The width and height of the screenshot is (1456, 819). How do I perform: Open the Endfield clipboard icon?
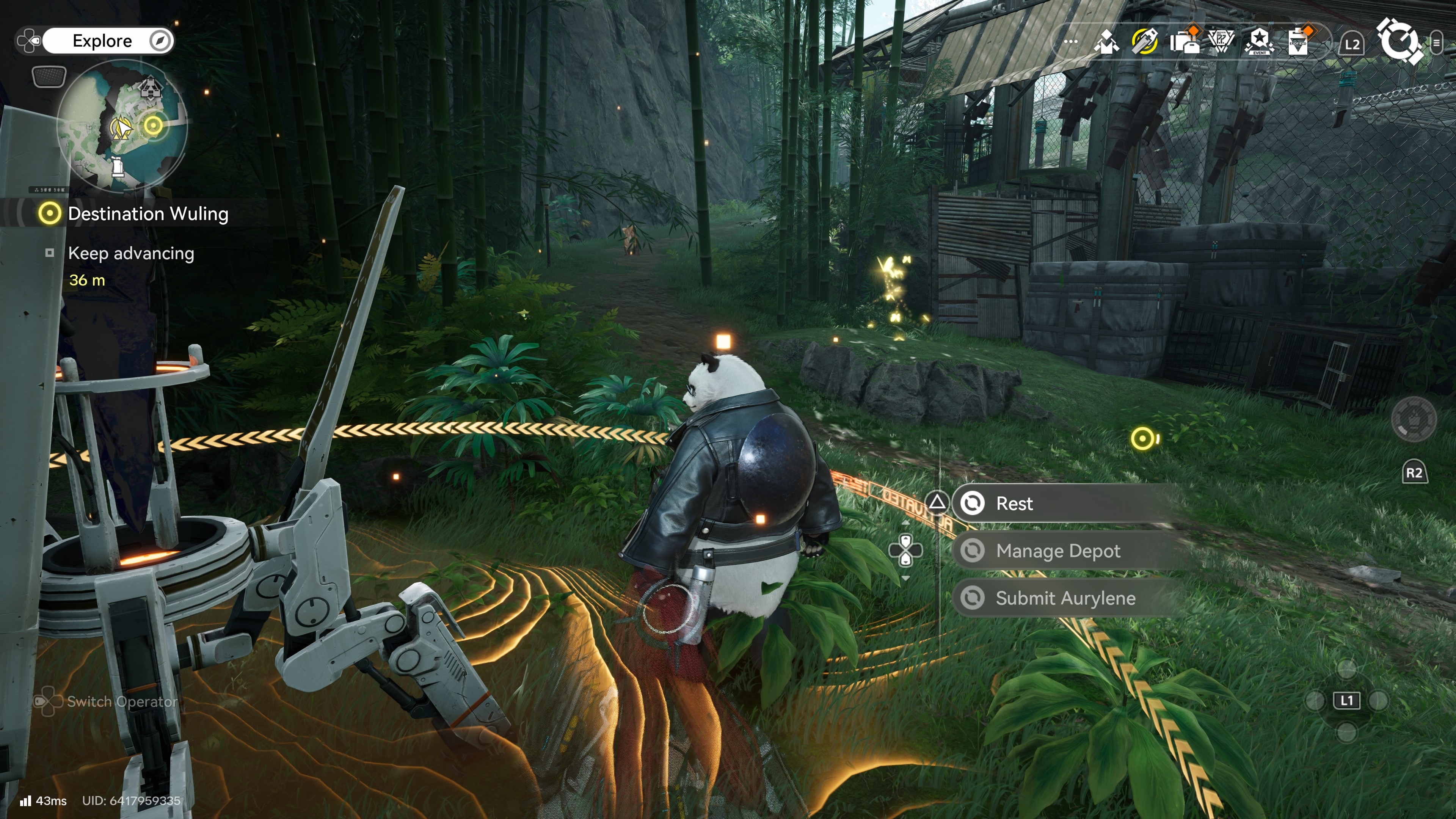tap(1298, 42)
